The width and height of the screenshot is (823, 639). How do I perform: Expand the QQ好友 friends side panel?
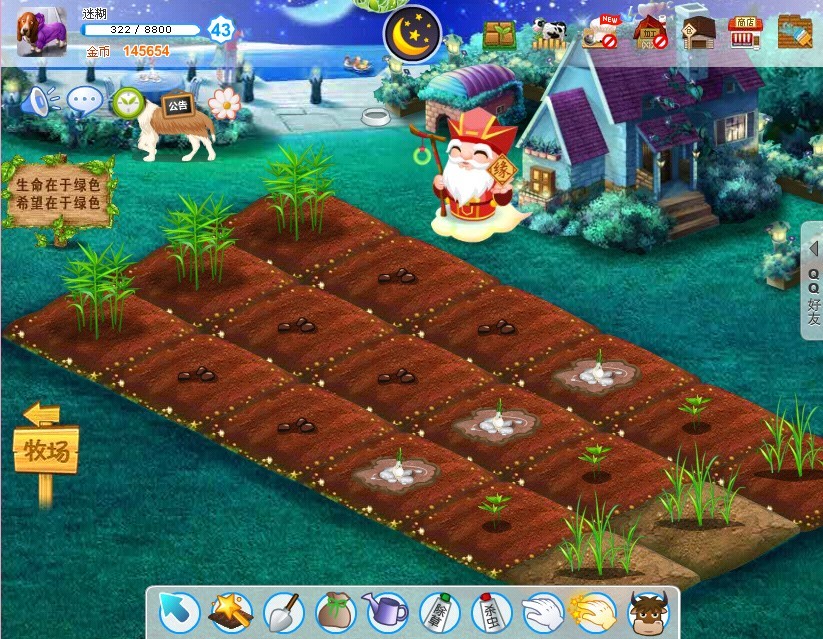(x=813, y=280)
